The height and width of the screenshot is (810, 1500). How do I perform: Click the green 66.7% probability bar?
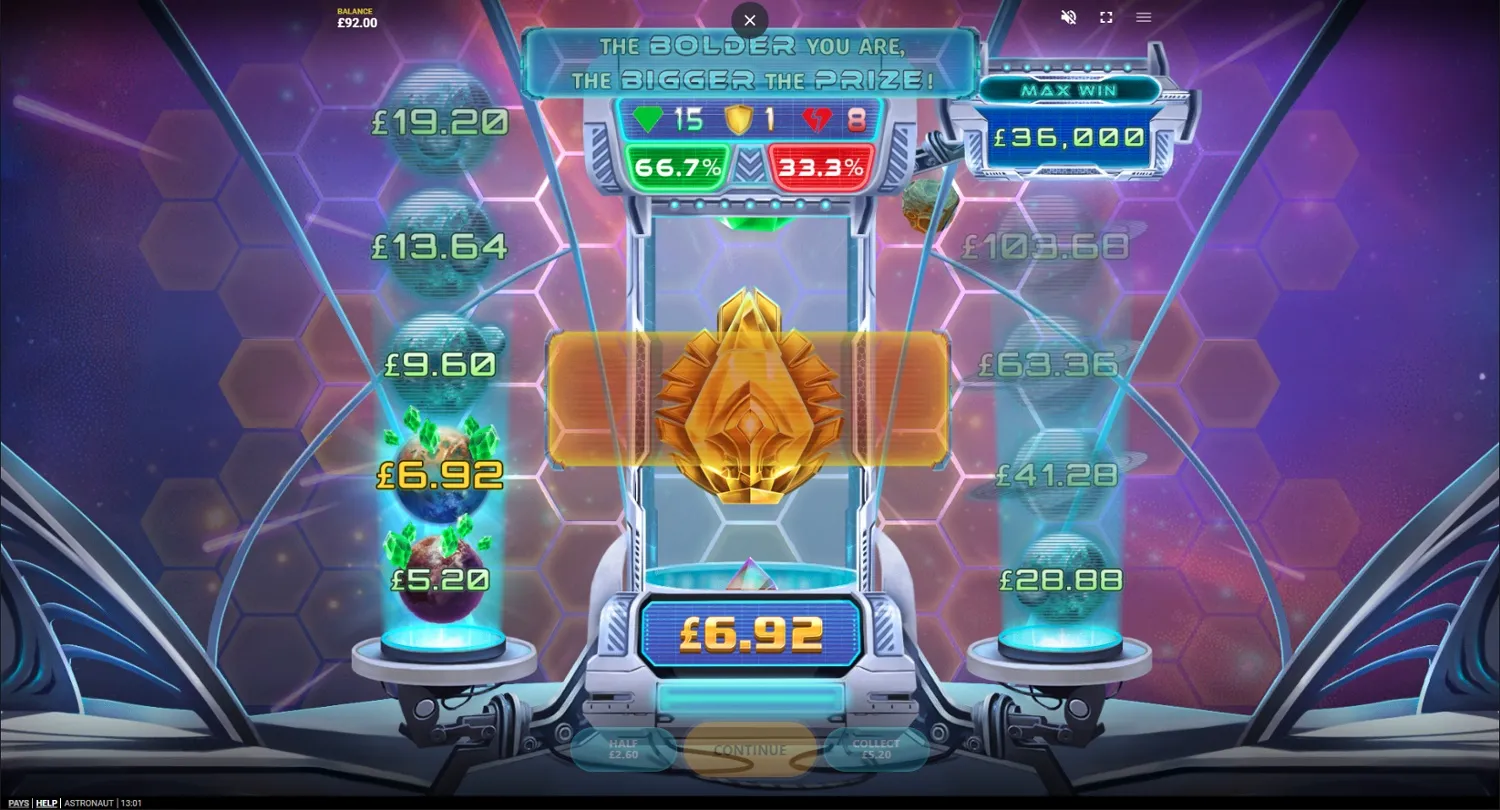pos(679,166)
